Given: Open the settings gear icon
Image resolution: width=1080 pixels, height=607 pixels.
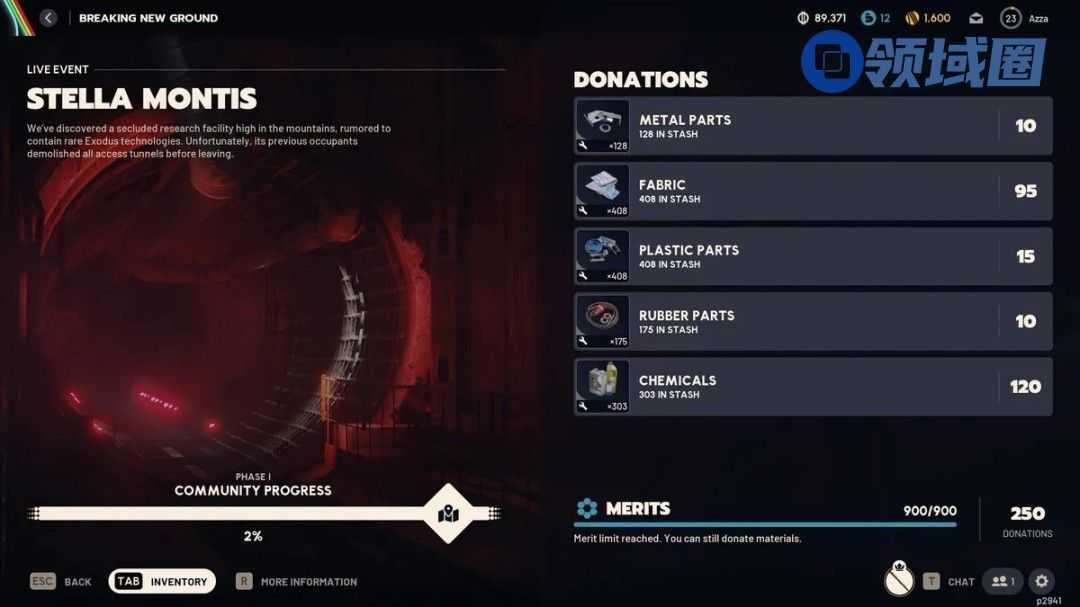Looking at the screenshot, I should pos(1042,581).
